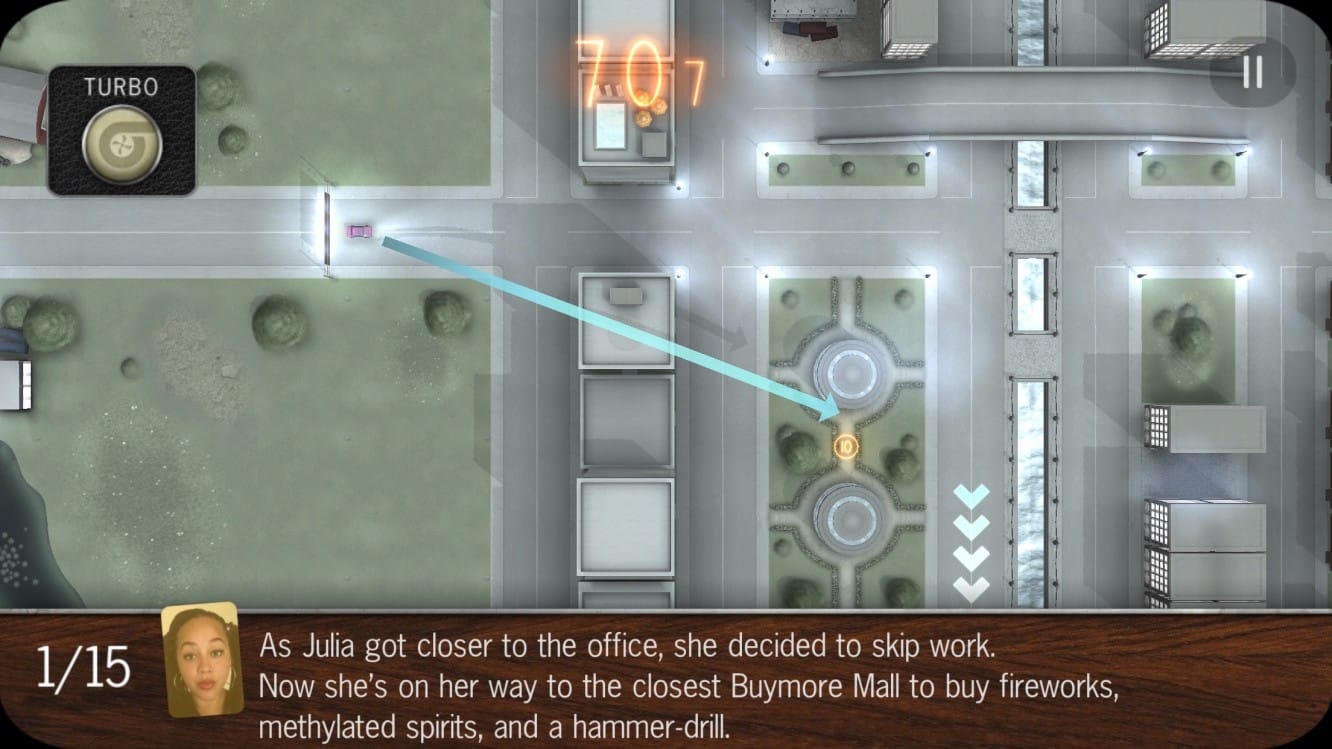Activate the Turbo boost button

tap(121, 142)
